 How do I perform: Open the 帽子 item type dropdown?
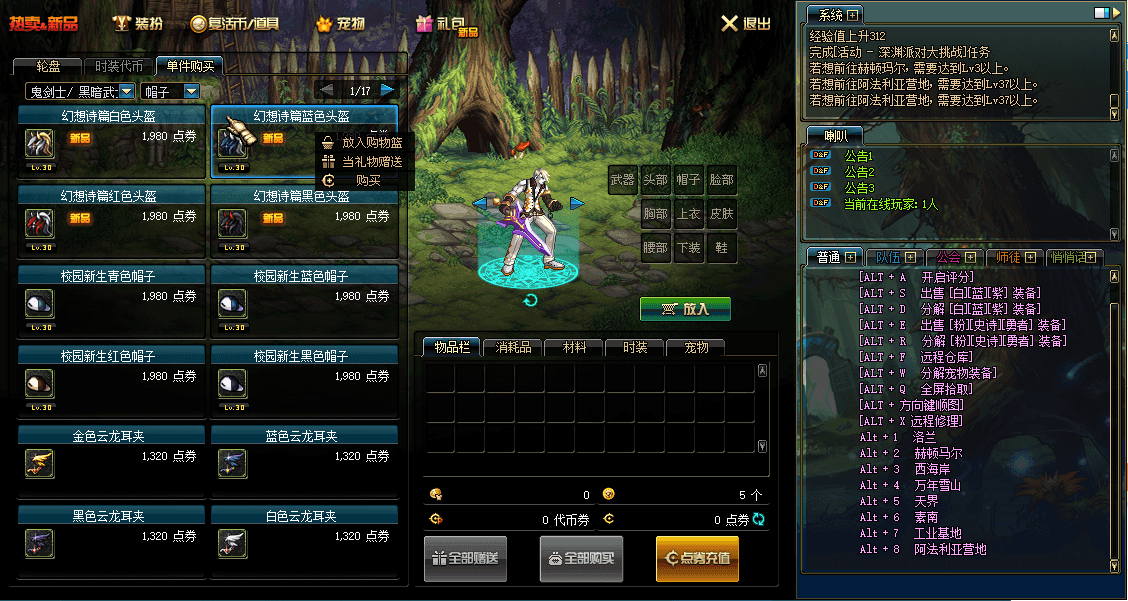pos(171,91)
